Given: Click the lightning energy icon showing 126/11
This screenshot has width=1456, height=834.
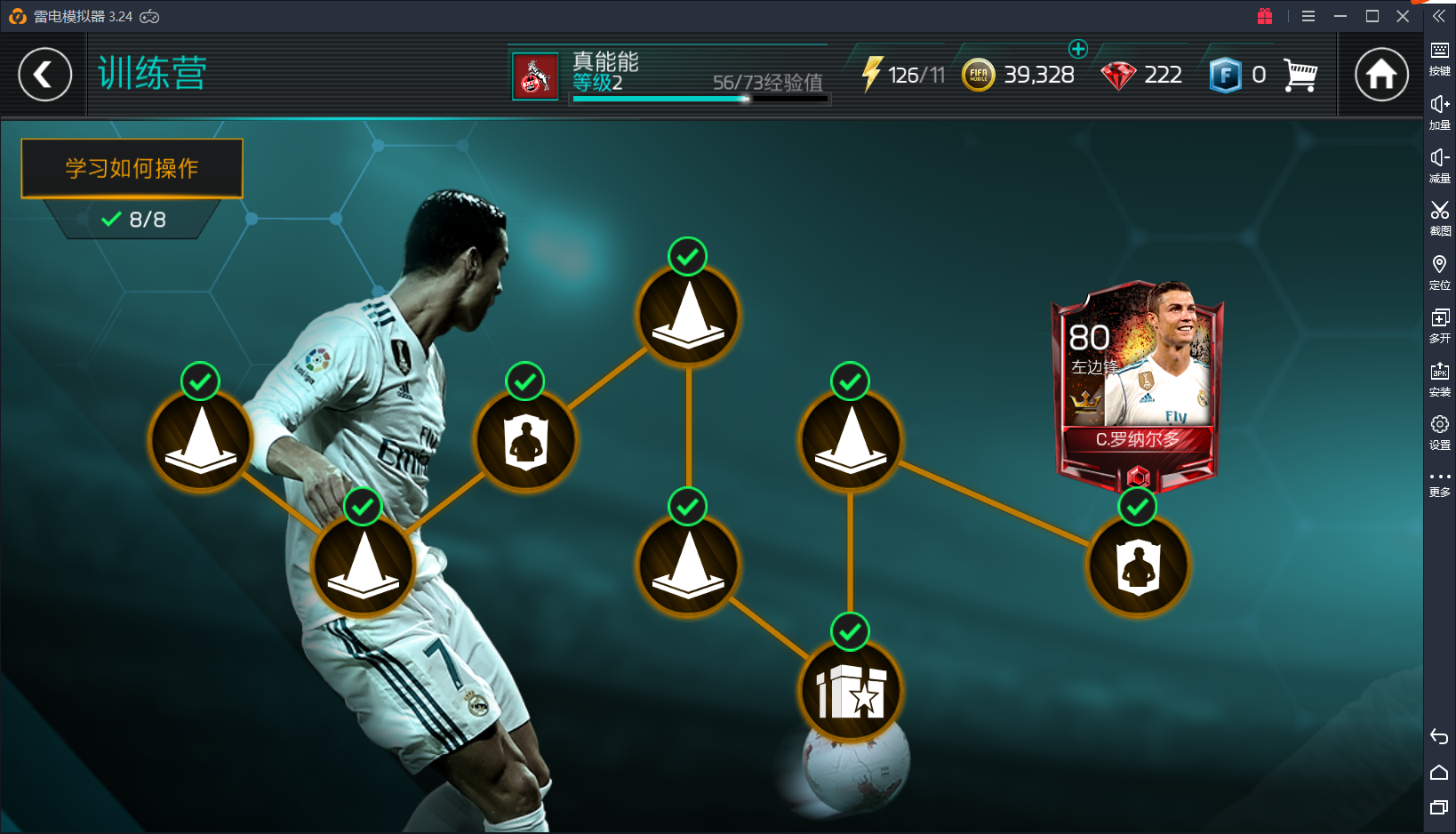Looking at the screenshot, I should point(874,75).
